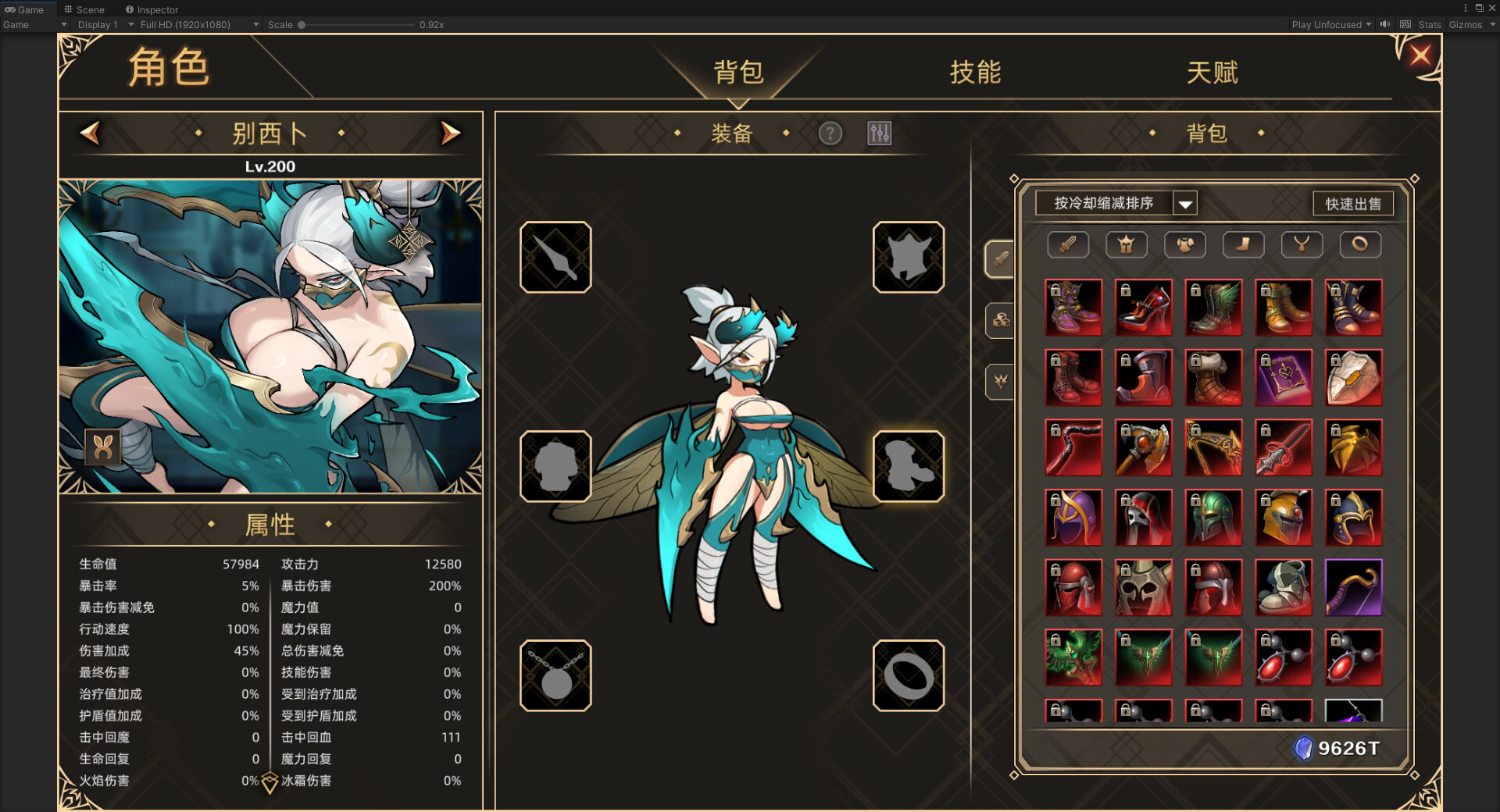
Task: Select the sword filter in the backpack
Action: 1067,244
